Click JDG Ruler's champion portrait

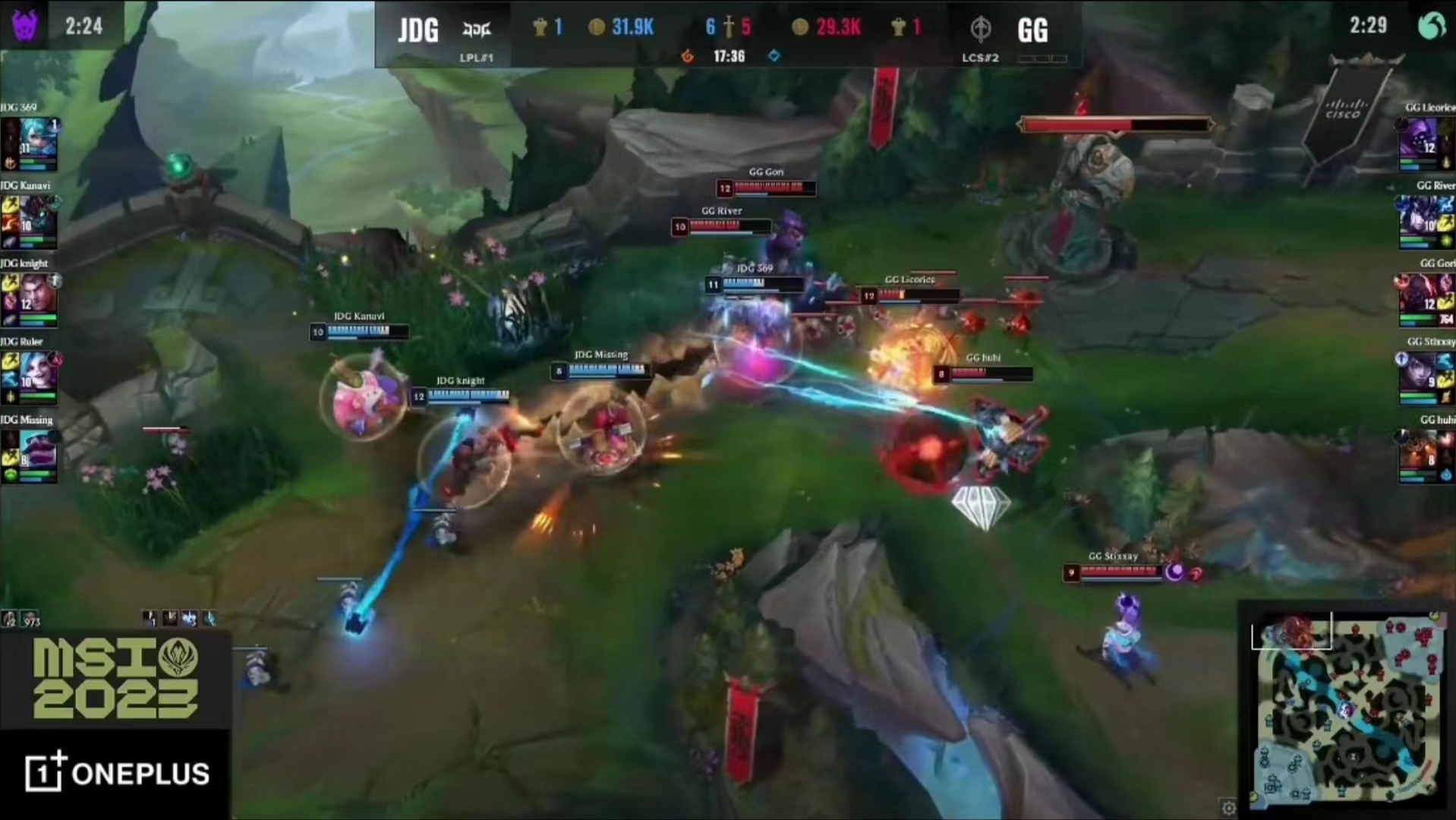pos(36,373)
